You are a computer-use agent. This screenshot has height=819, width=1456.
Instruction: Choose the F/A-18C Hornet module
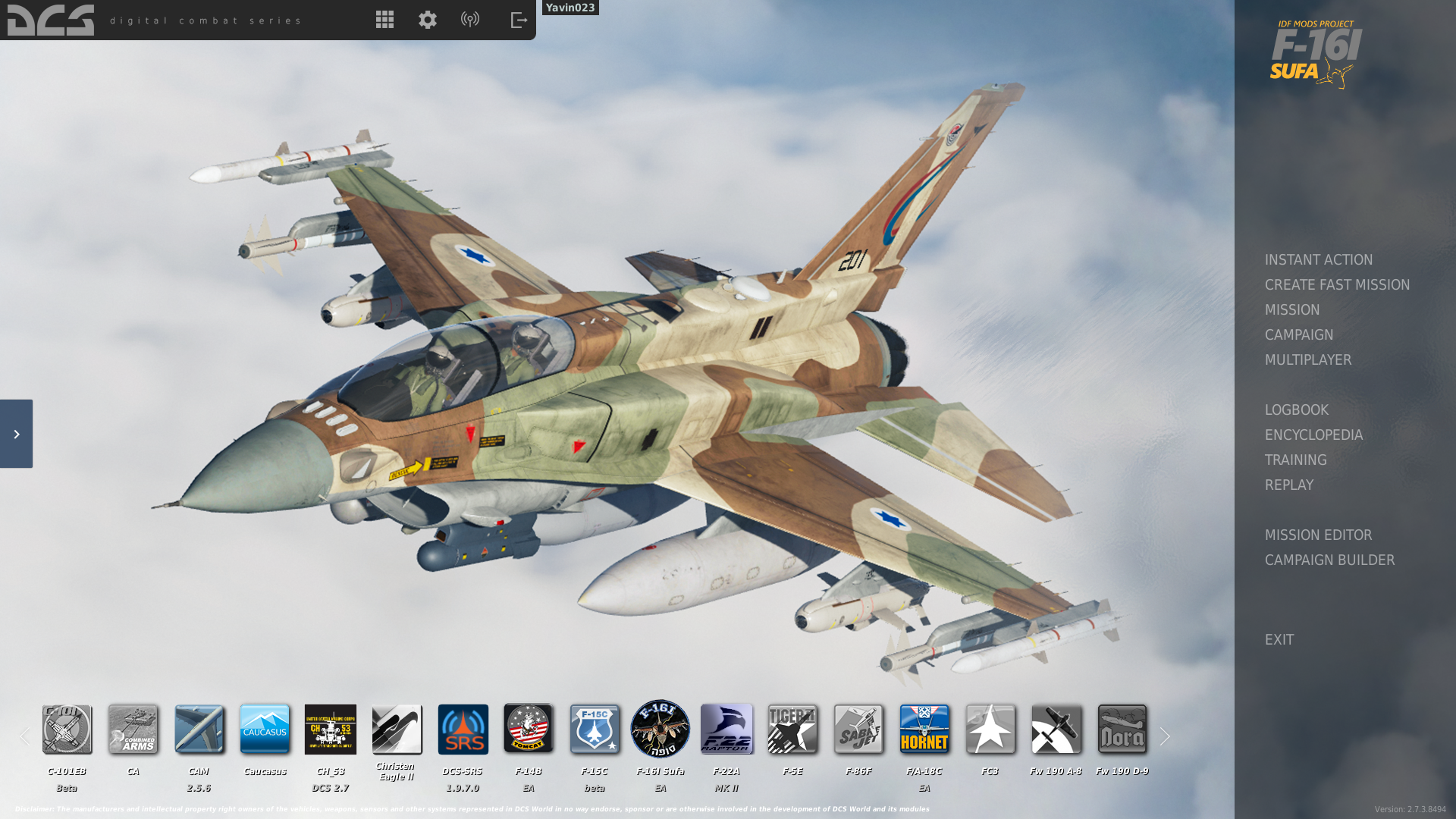(x=924, y=729)
